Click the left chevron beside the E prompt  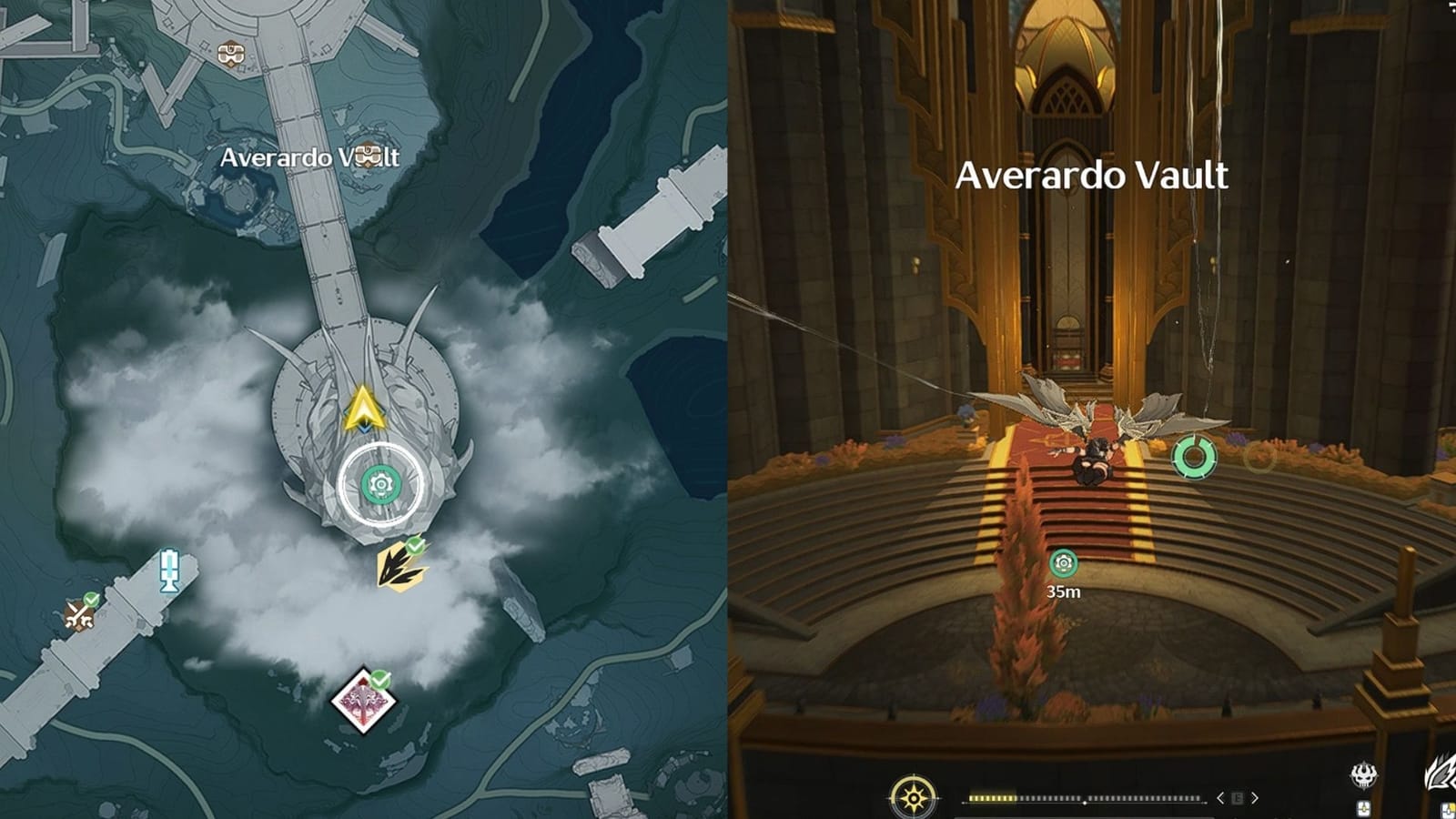(1220, 798)
